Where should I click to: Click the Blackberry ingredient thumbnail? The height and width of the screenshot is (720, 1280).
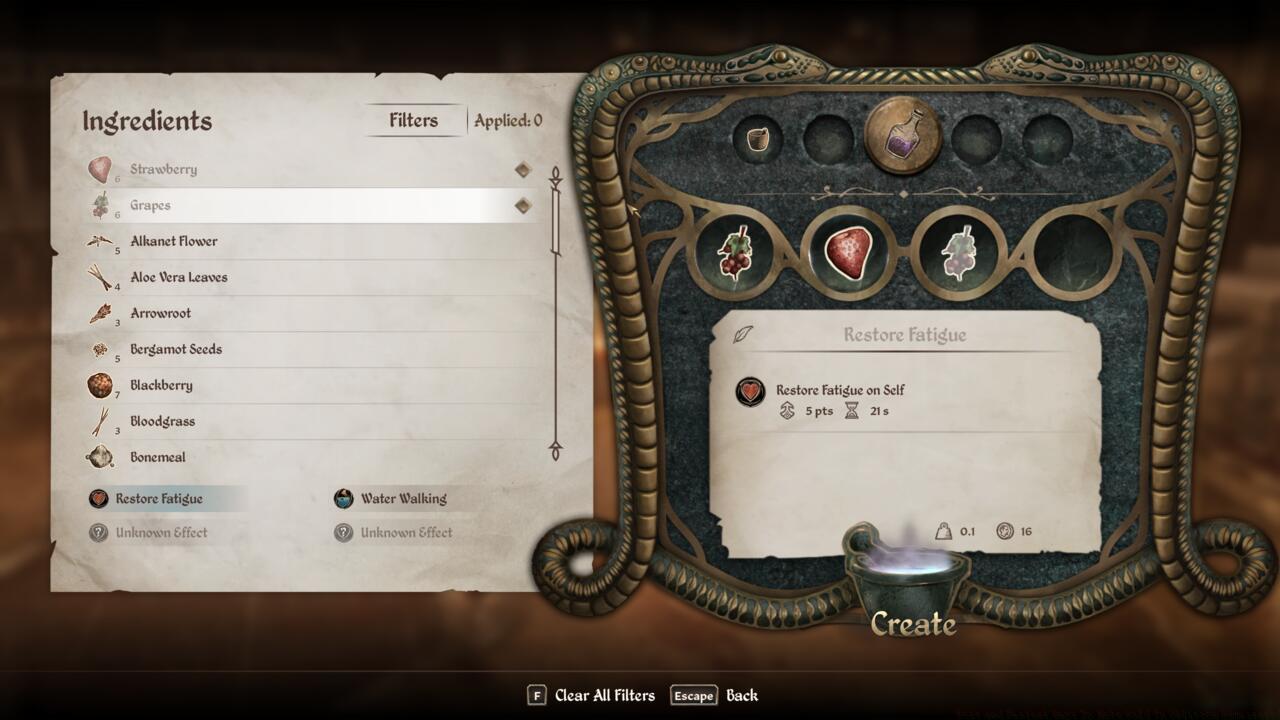pos(99,385)
